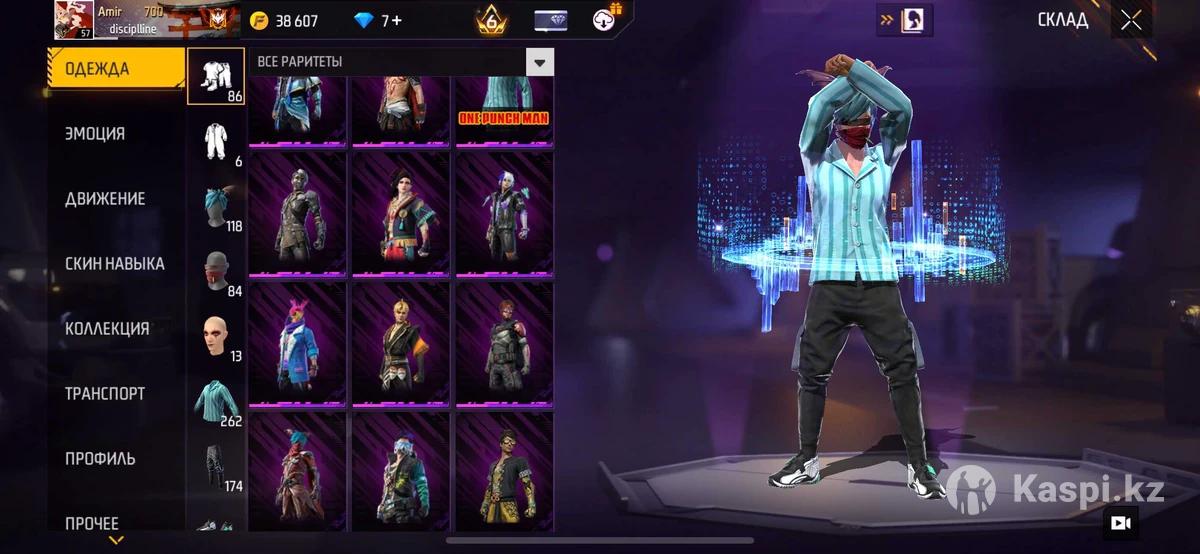Image resolution: width=1200 pixels, height=554 pixels.
Task: Select the full outfit sets subcategory icon
Action: (216, 141)
